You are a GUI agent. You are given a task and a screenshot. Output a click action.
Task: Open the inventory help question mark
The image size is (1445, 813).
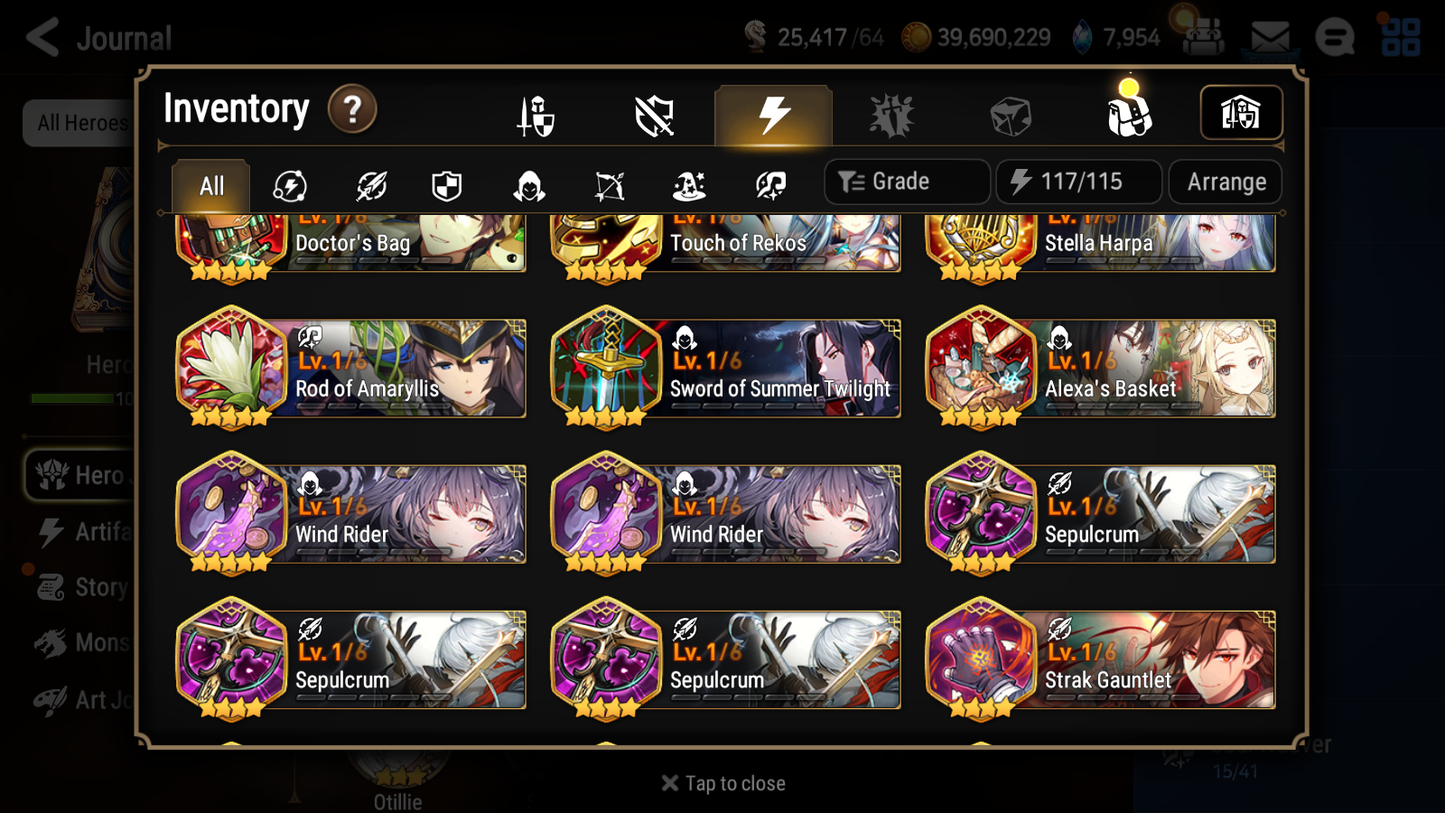point(352,110)
